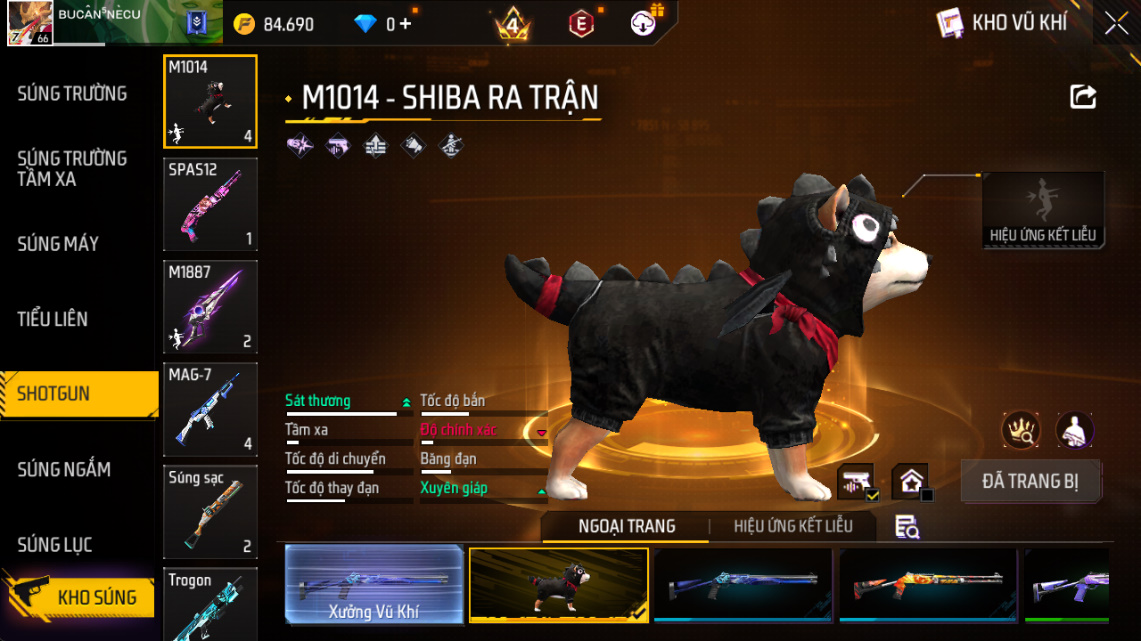Select the SPAS12 shotgun slot
1141x641 pixels.
[210, 205]
